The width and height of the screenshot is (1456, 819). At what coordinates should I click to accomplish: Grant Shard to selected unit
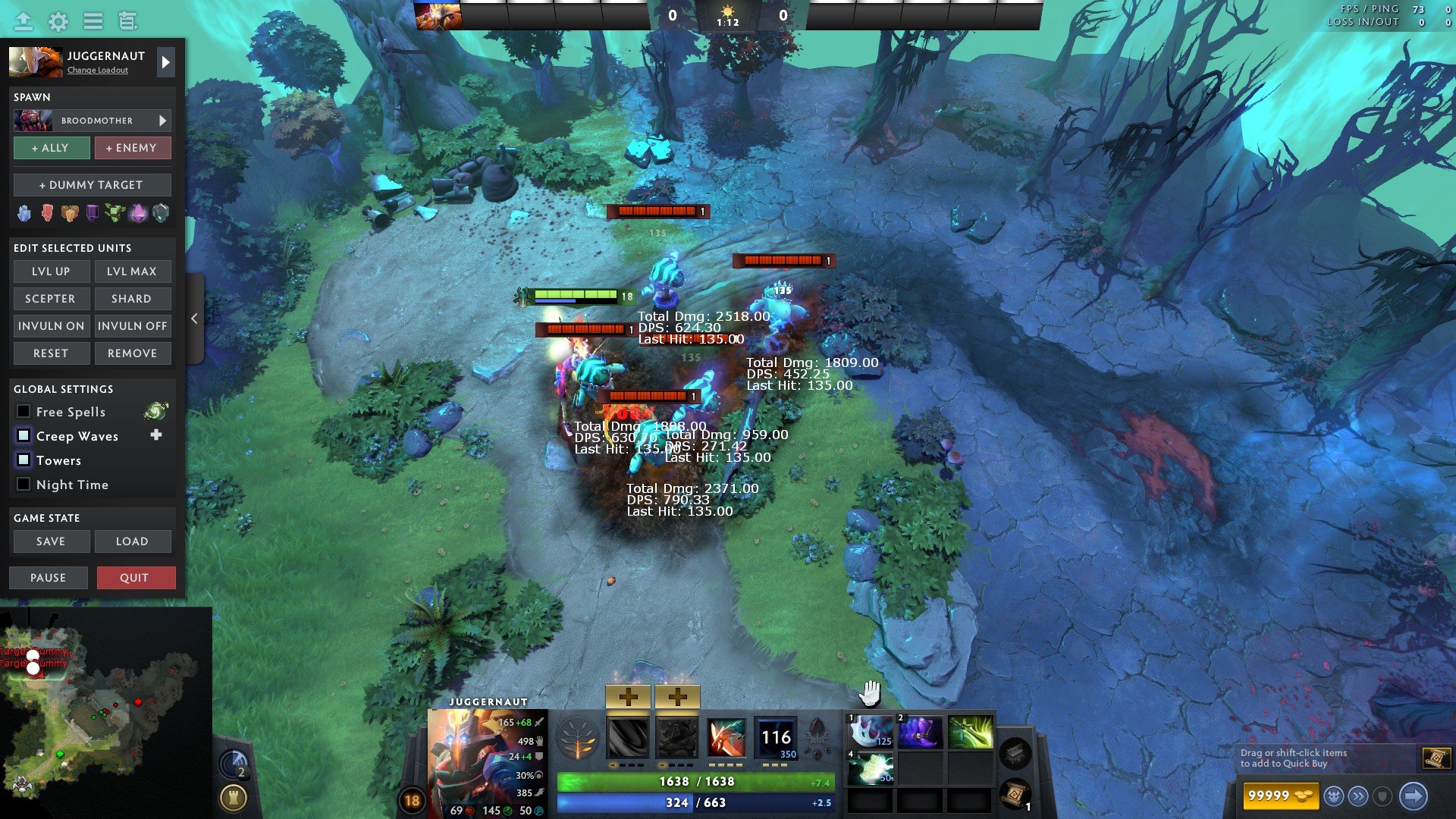point(132,299)
